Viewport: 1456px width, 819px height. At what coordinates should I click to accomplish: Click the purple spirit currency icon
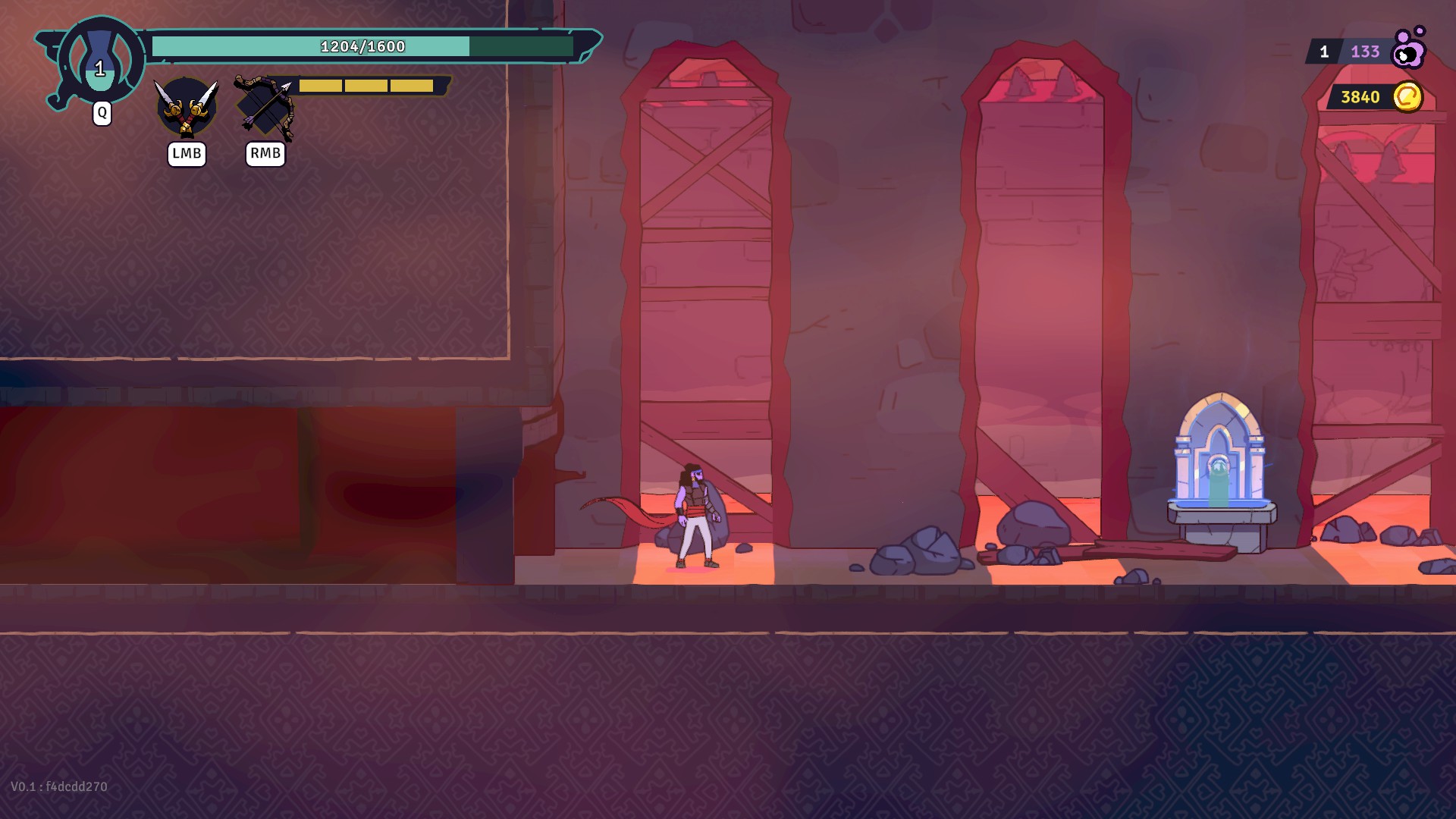[x=1409, y=49]
